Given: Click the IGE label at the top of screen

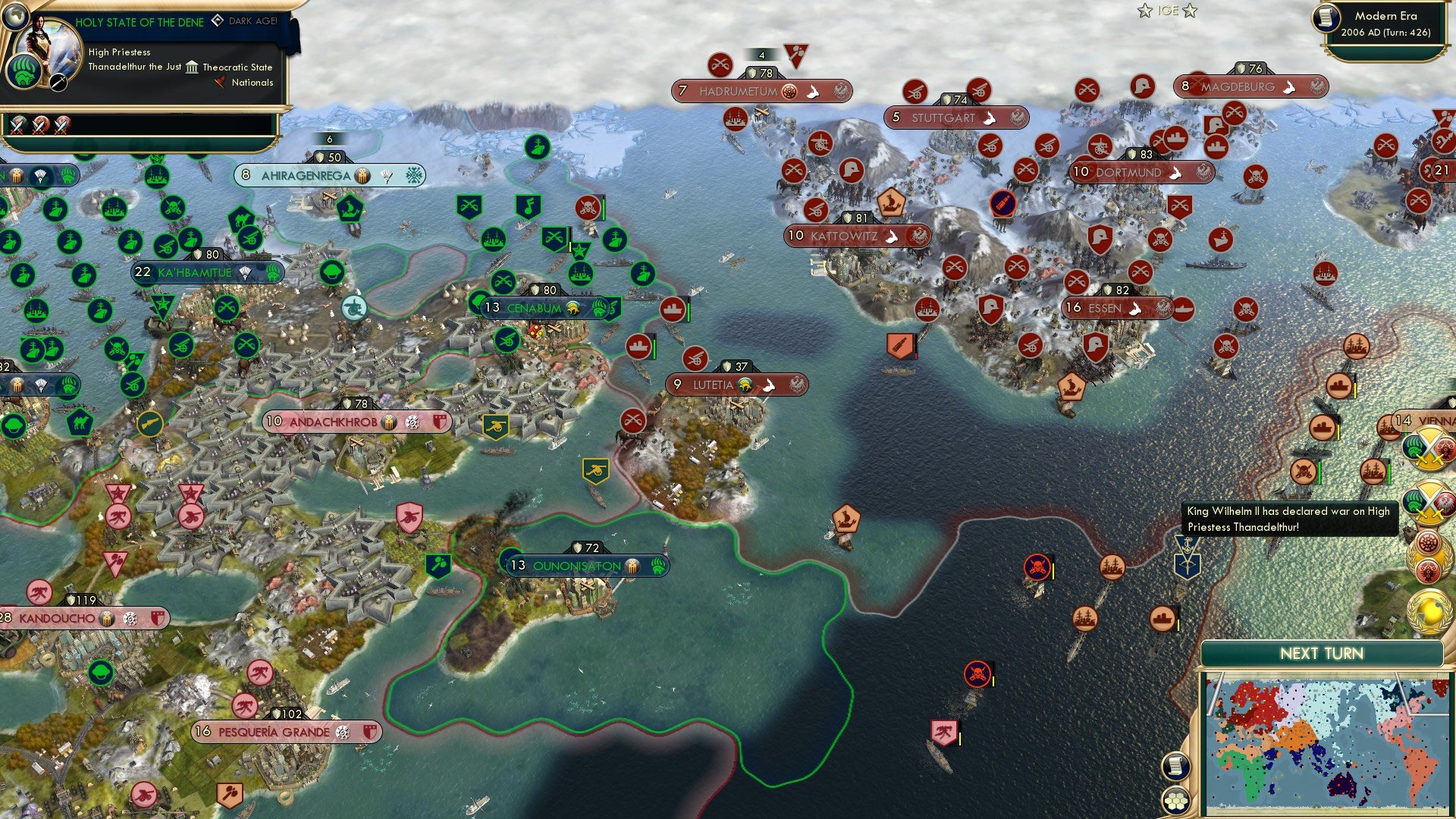Looking at the screenshot, I should coord(1168,11).
